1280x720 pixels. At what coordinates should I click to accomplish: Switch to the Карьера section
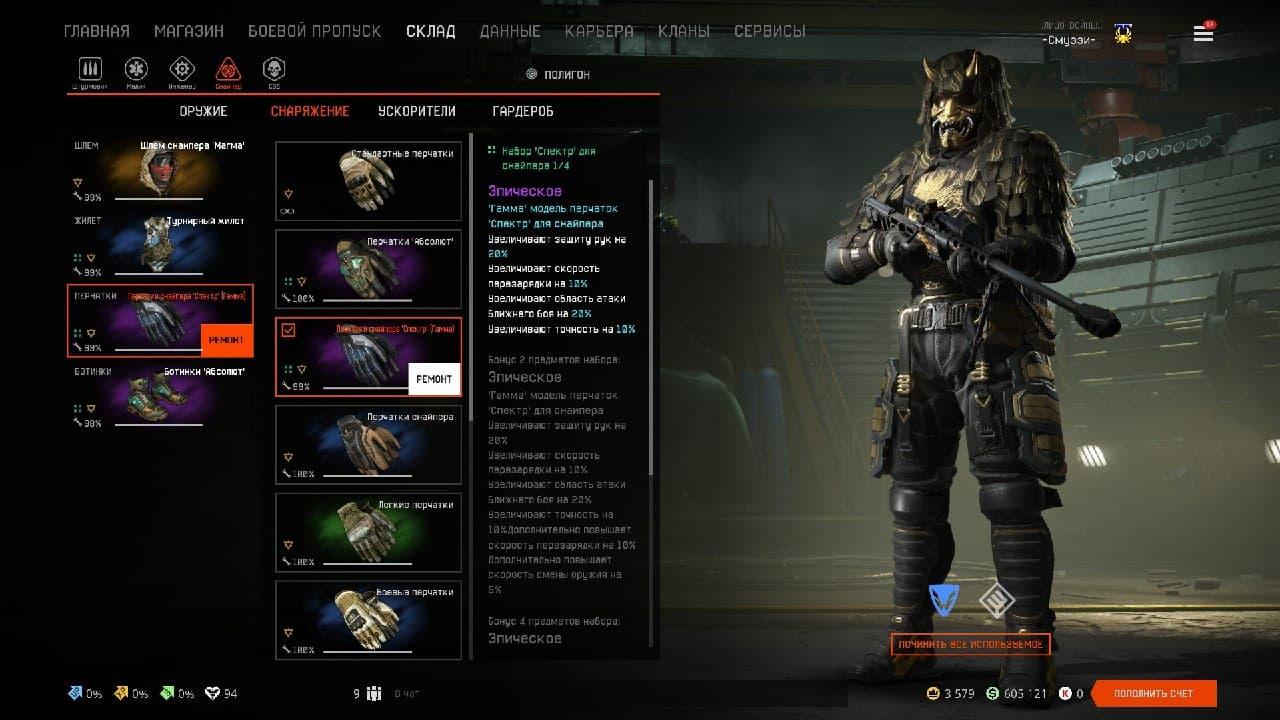(599, 31)
